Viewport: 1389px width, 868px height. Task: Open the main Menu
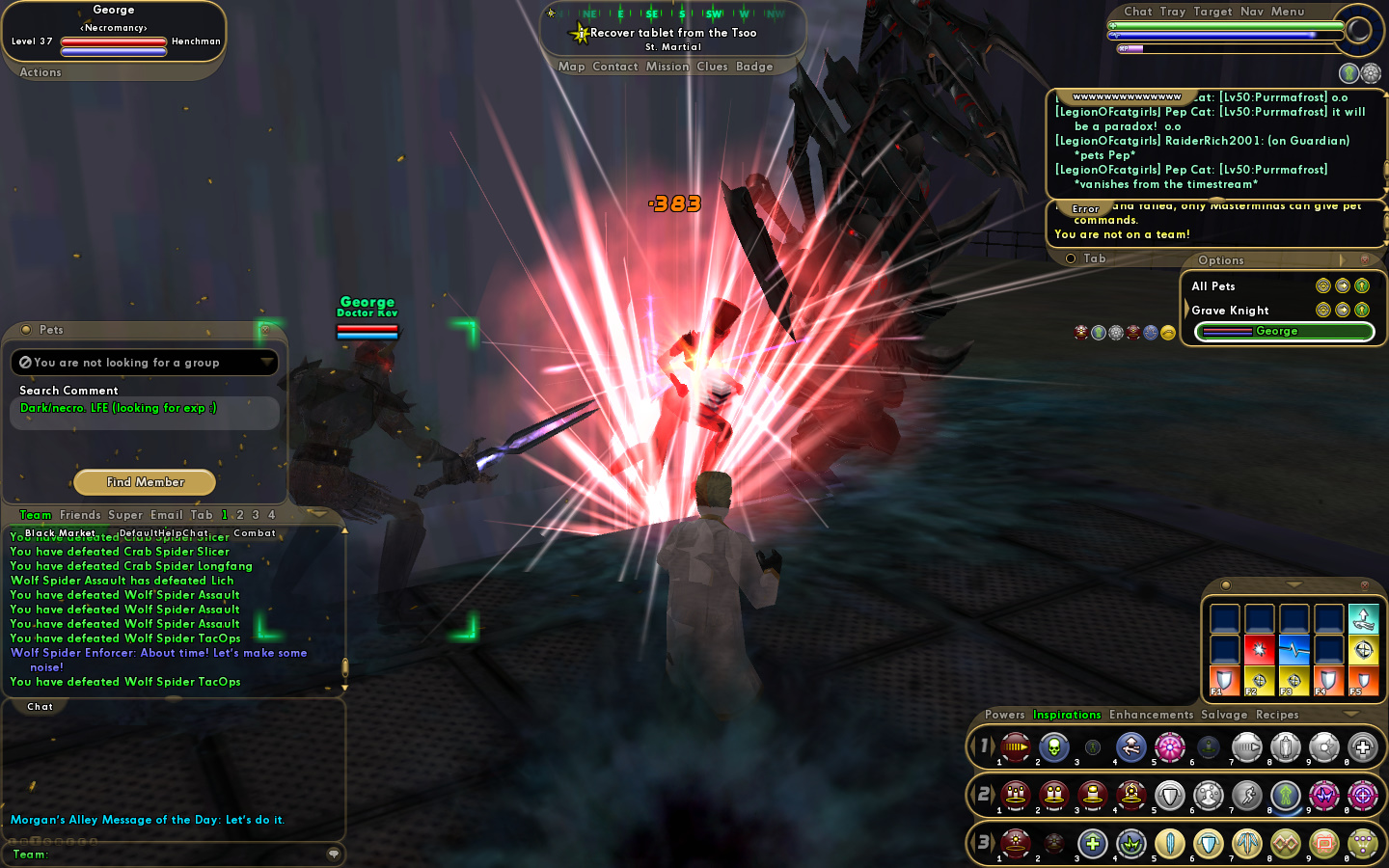(x=1288, y=12)
